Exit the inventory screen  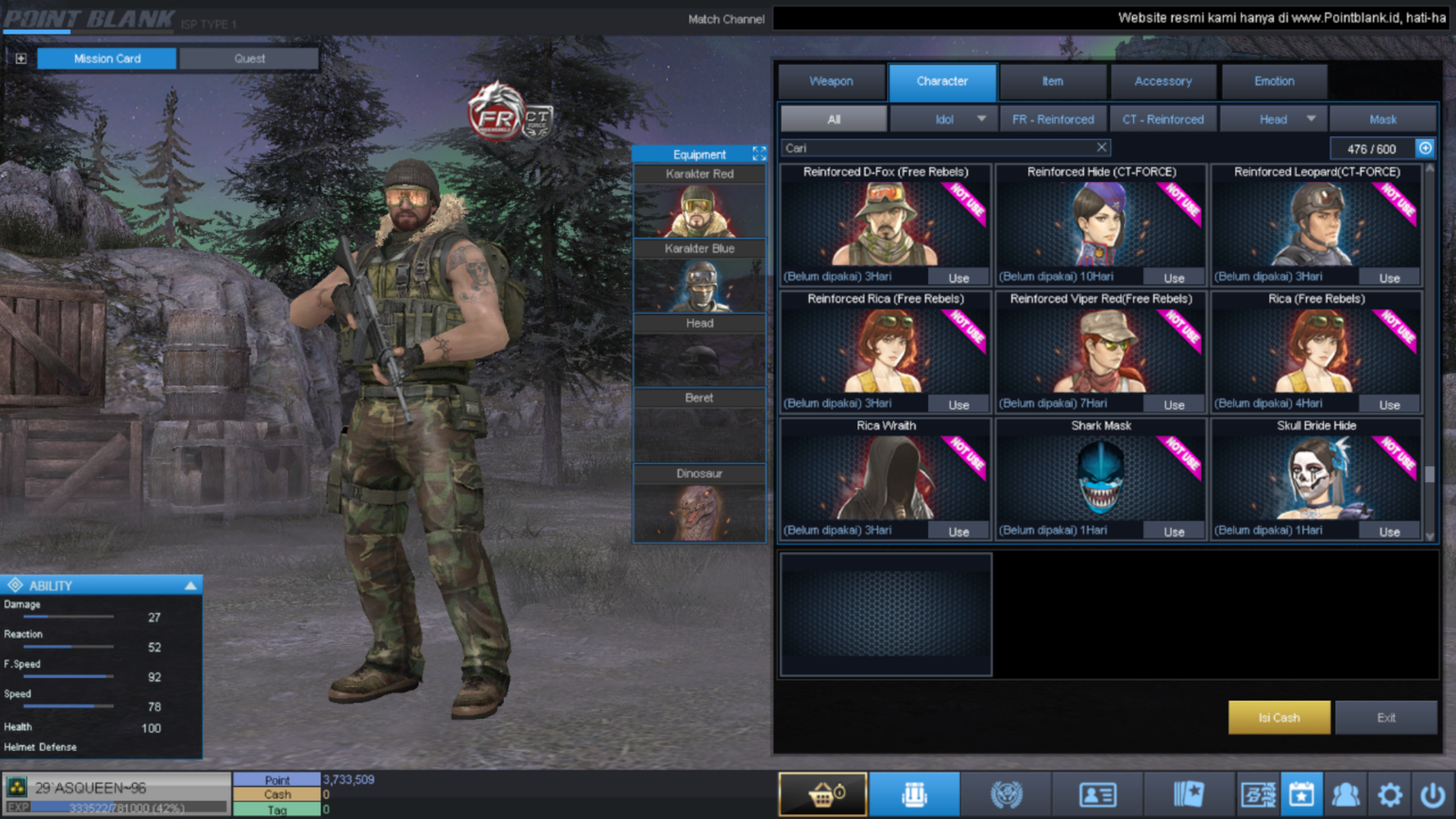[1386, 717]
